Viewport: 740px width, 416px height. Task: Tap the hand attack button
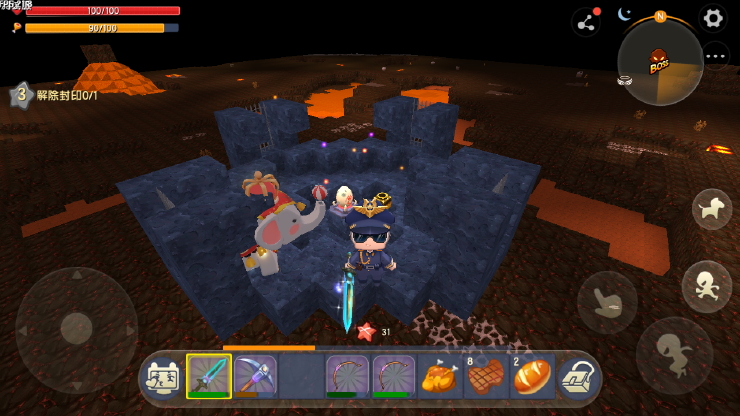(607, 300)
